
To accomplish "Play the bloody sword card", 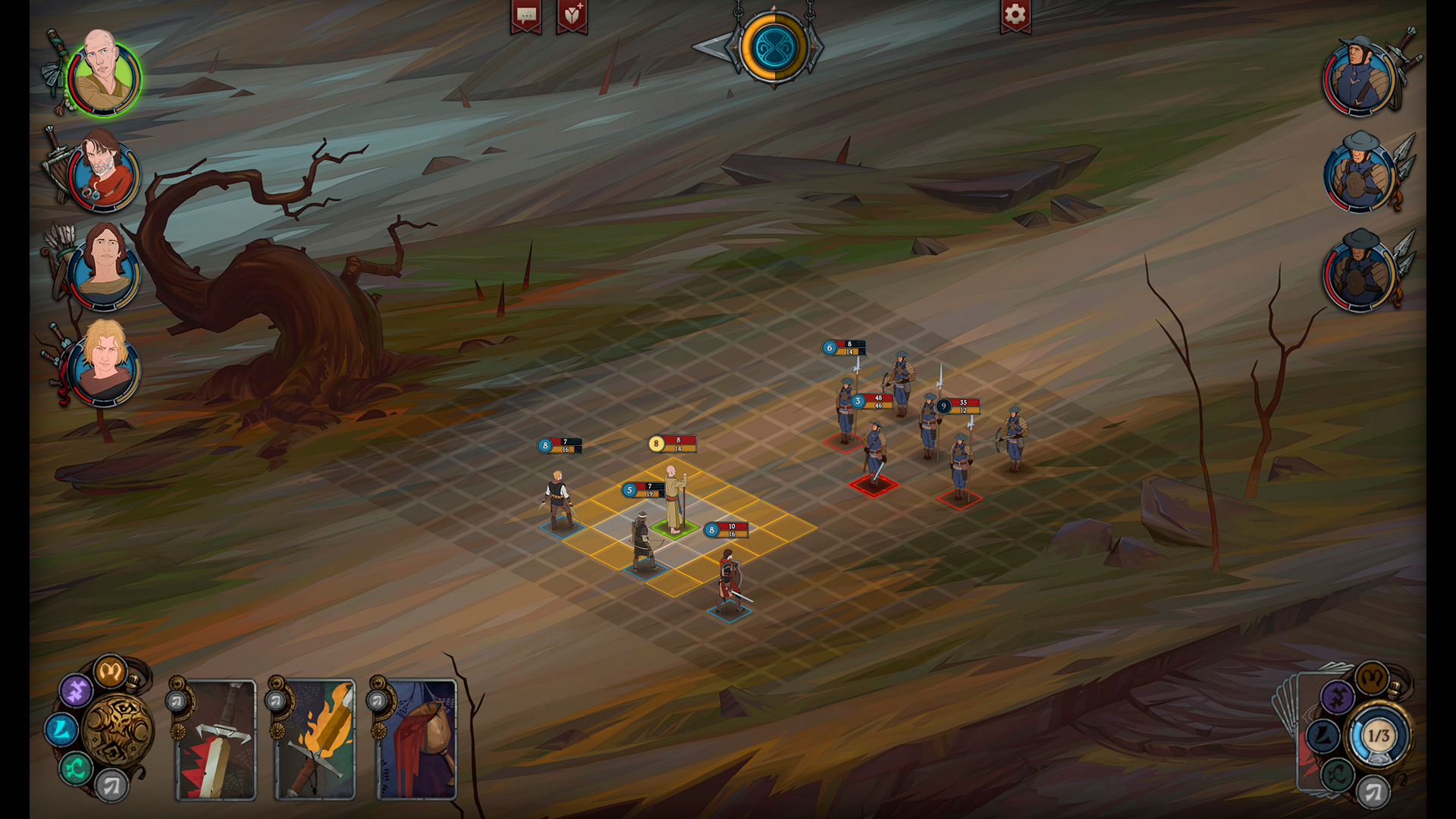I will pos(217,739).
